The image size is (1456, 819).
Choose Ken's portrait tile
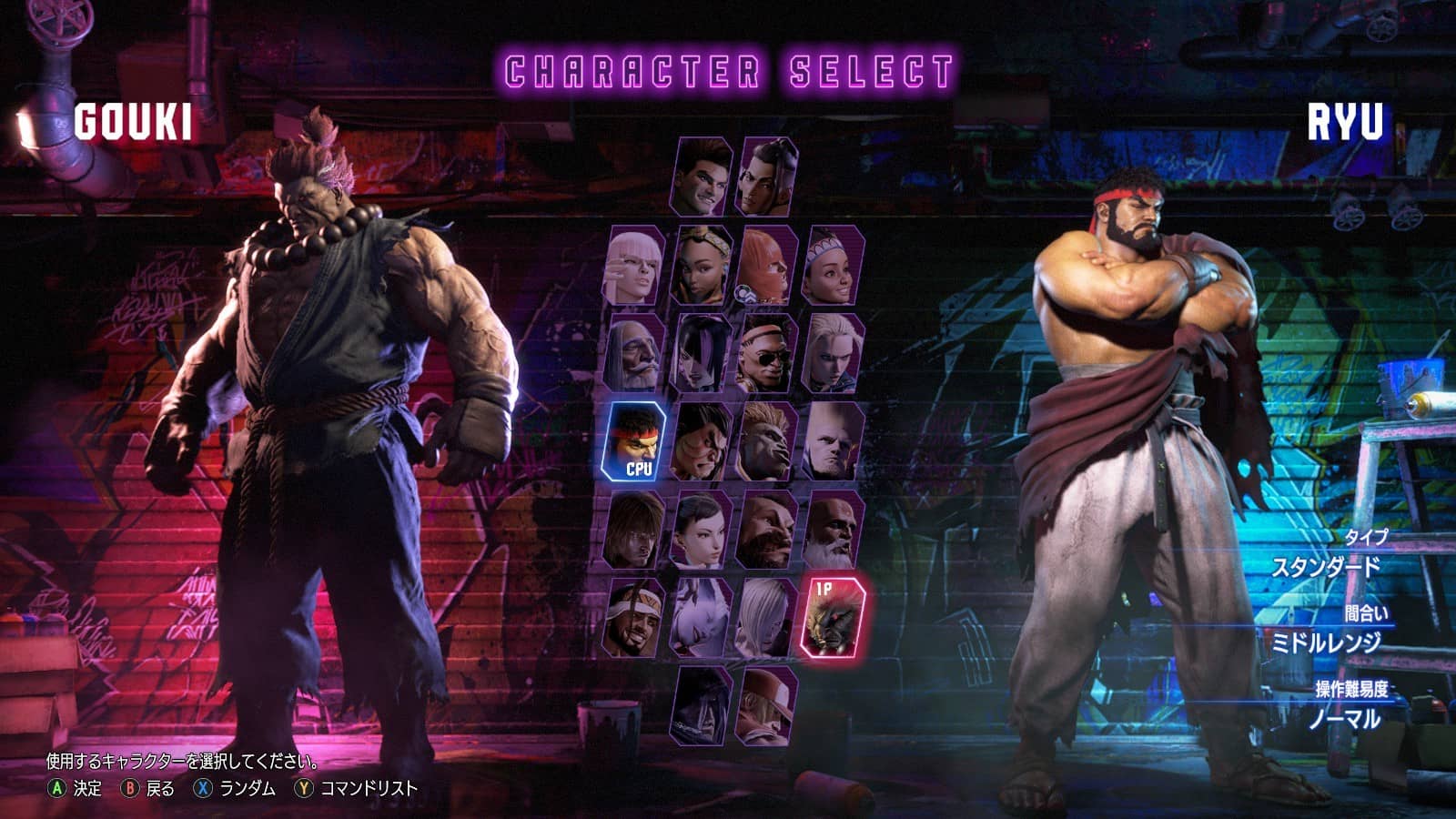click(x=633, y=531)
